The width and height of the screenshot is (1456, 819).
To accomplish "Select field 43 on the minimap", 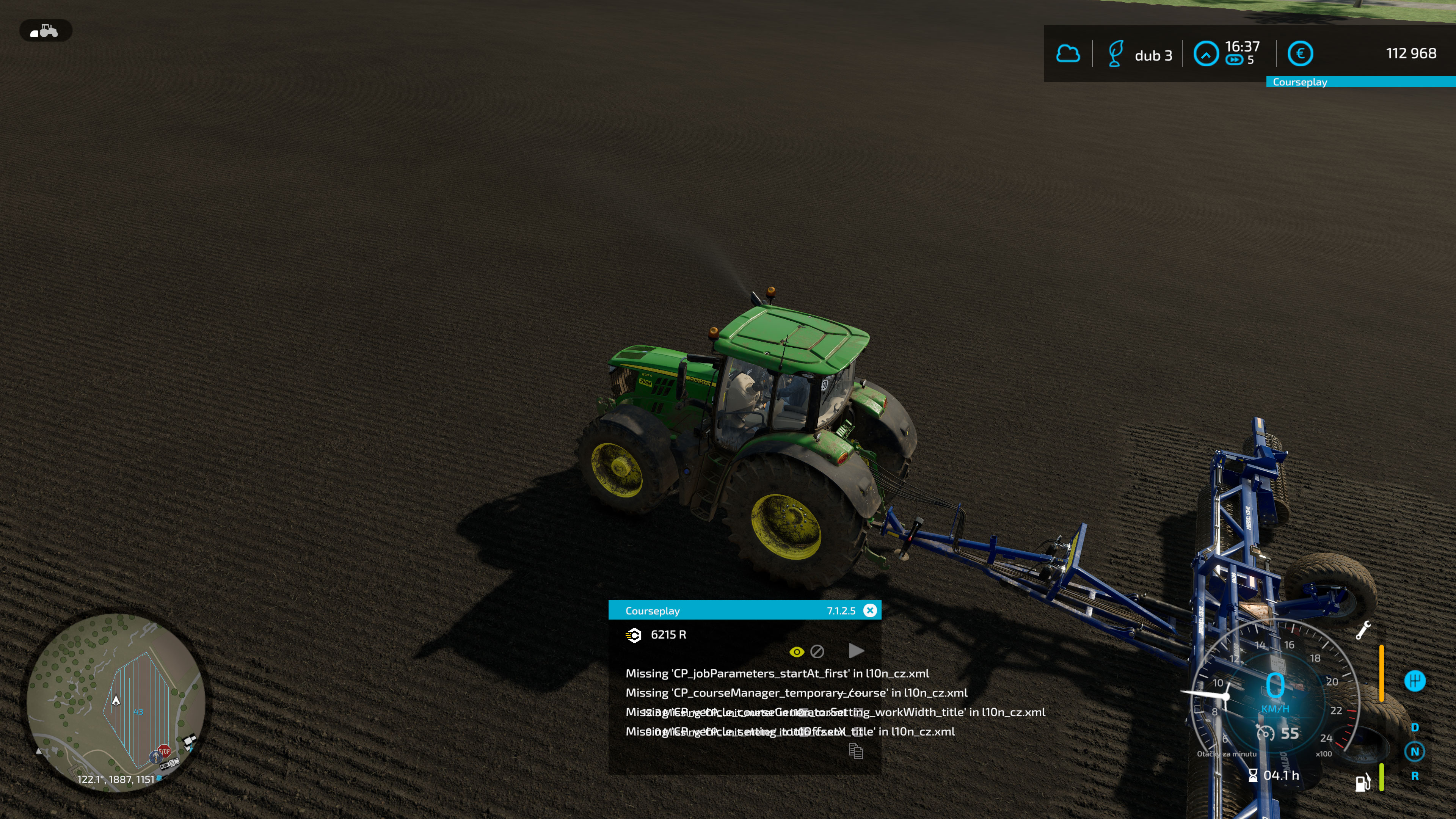I will point(138,712).
